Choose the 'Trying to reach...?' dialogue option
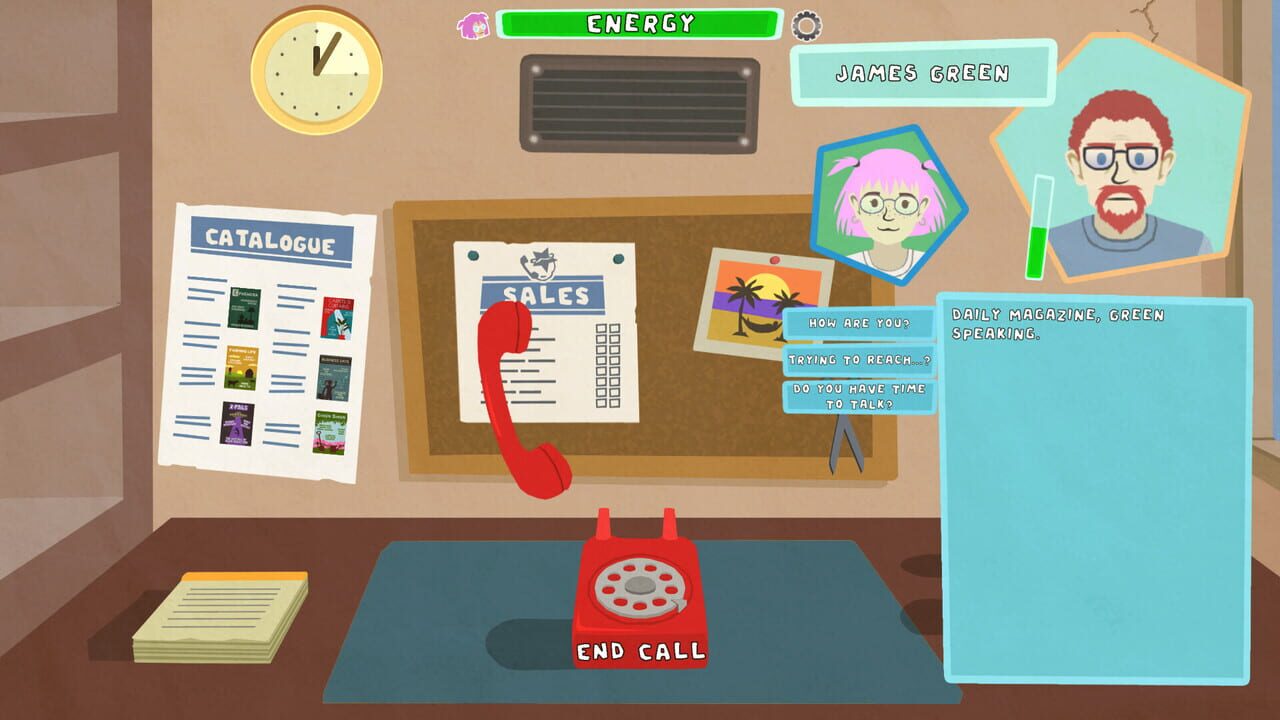The height and width of the screenshot is (720, 1280). 858,360
